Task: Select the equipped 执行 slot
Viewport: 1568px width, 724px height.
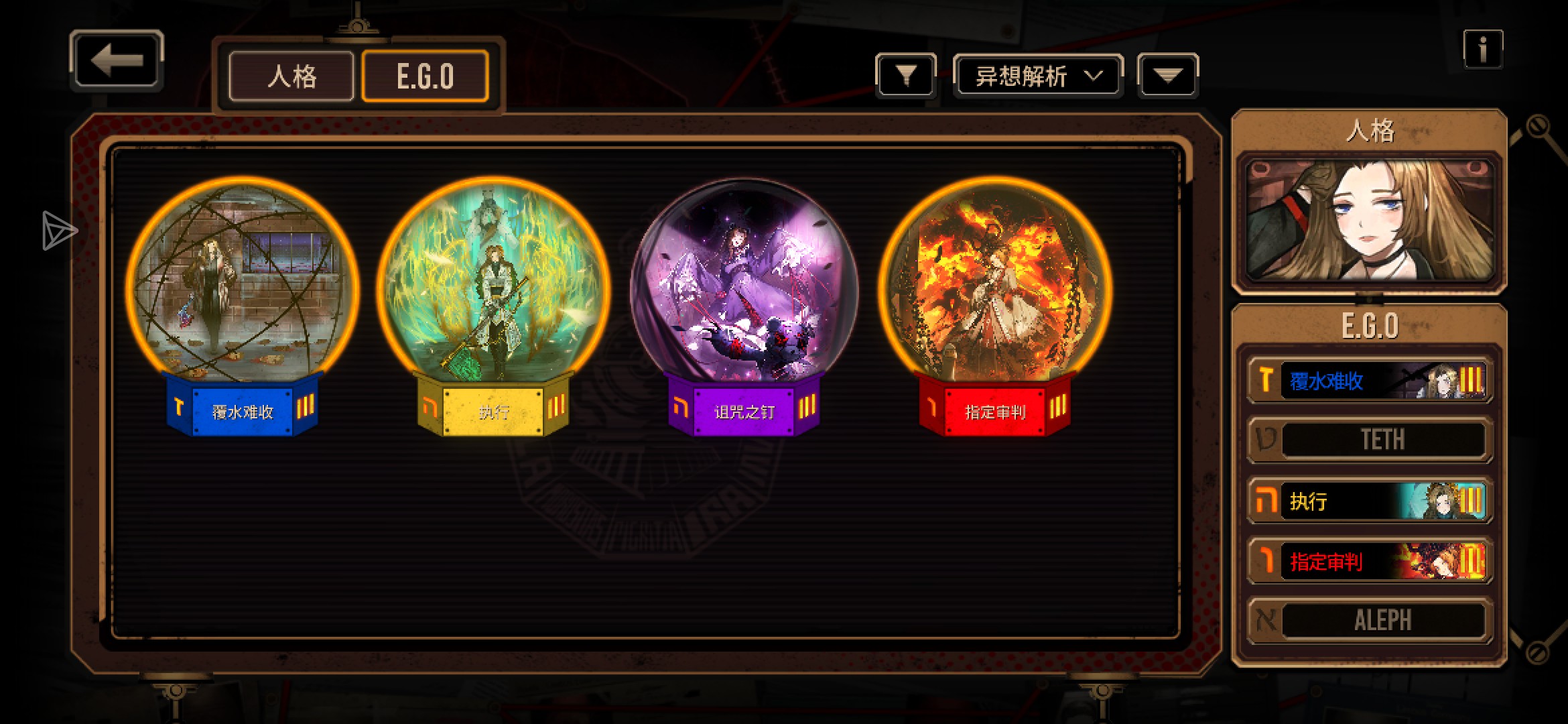Action: [1370, 501]
